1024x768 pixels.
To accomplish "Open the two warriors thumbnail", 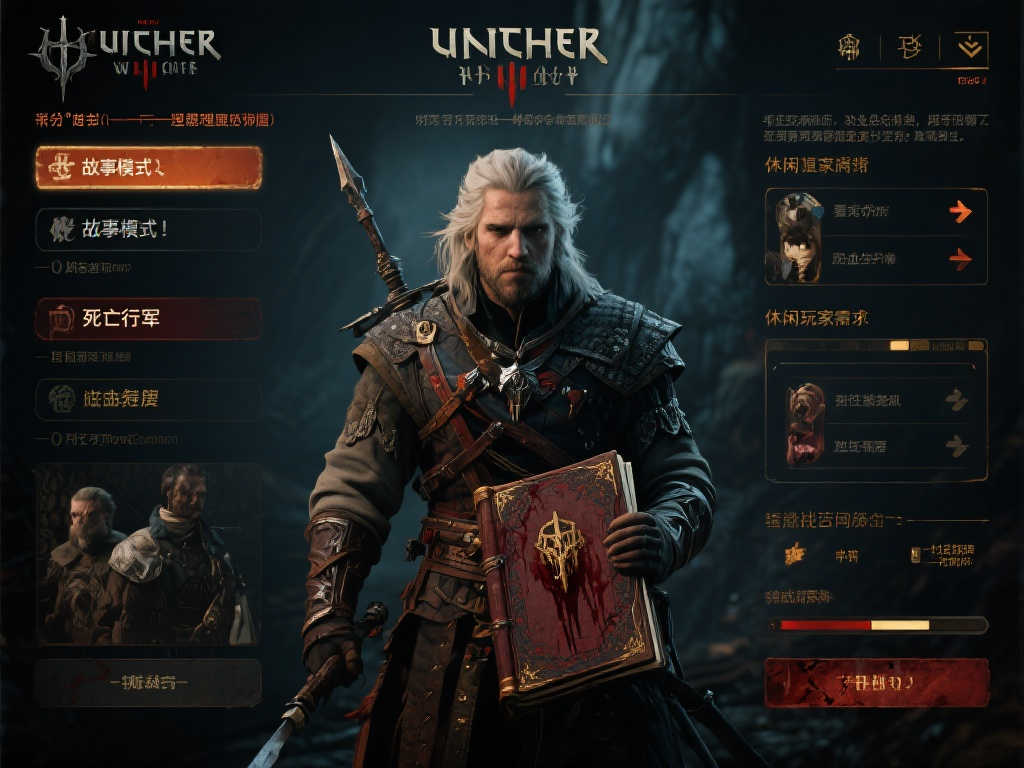I will tap(146, 553).
